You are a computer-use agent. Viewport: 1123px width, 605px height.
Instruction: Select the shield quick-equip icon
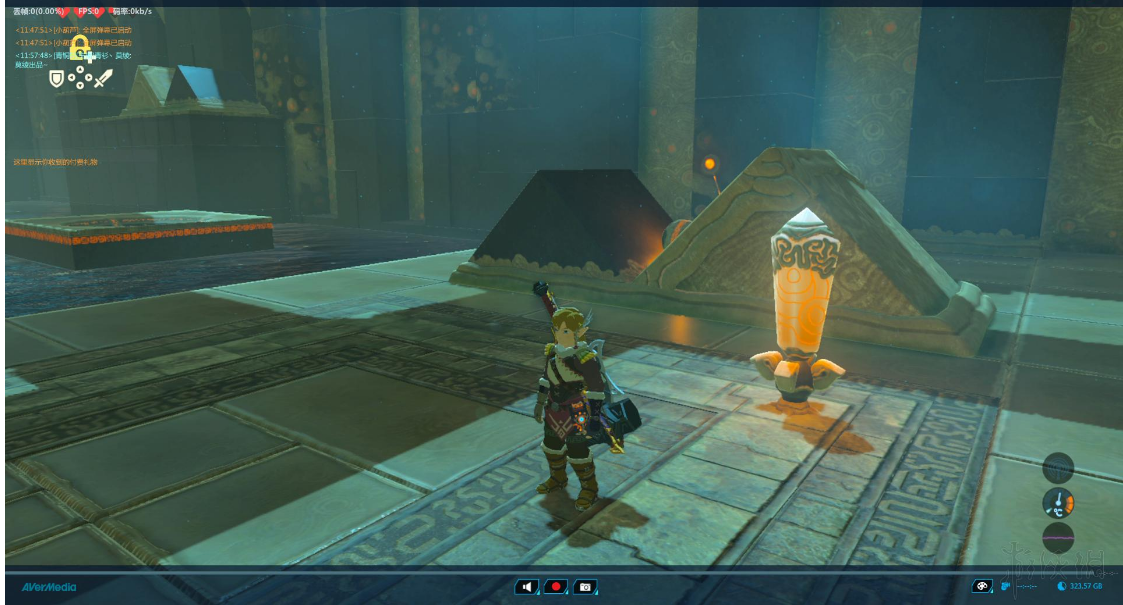(56, 78)
